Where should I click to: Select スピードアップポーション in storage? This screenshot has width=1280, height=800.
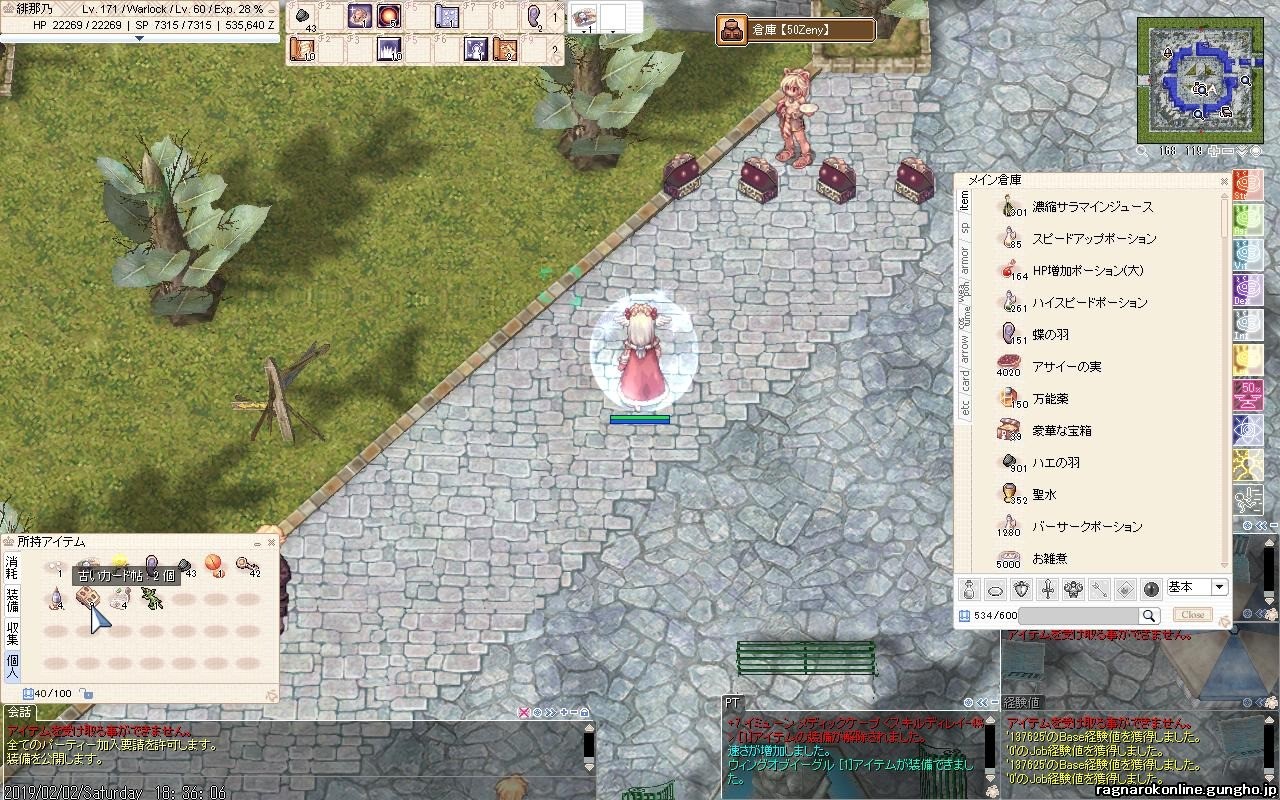[1094, 239]
